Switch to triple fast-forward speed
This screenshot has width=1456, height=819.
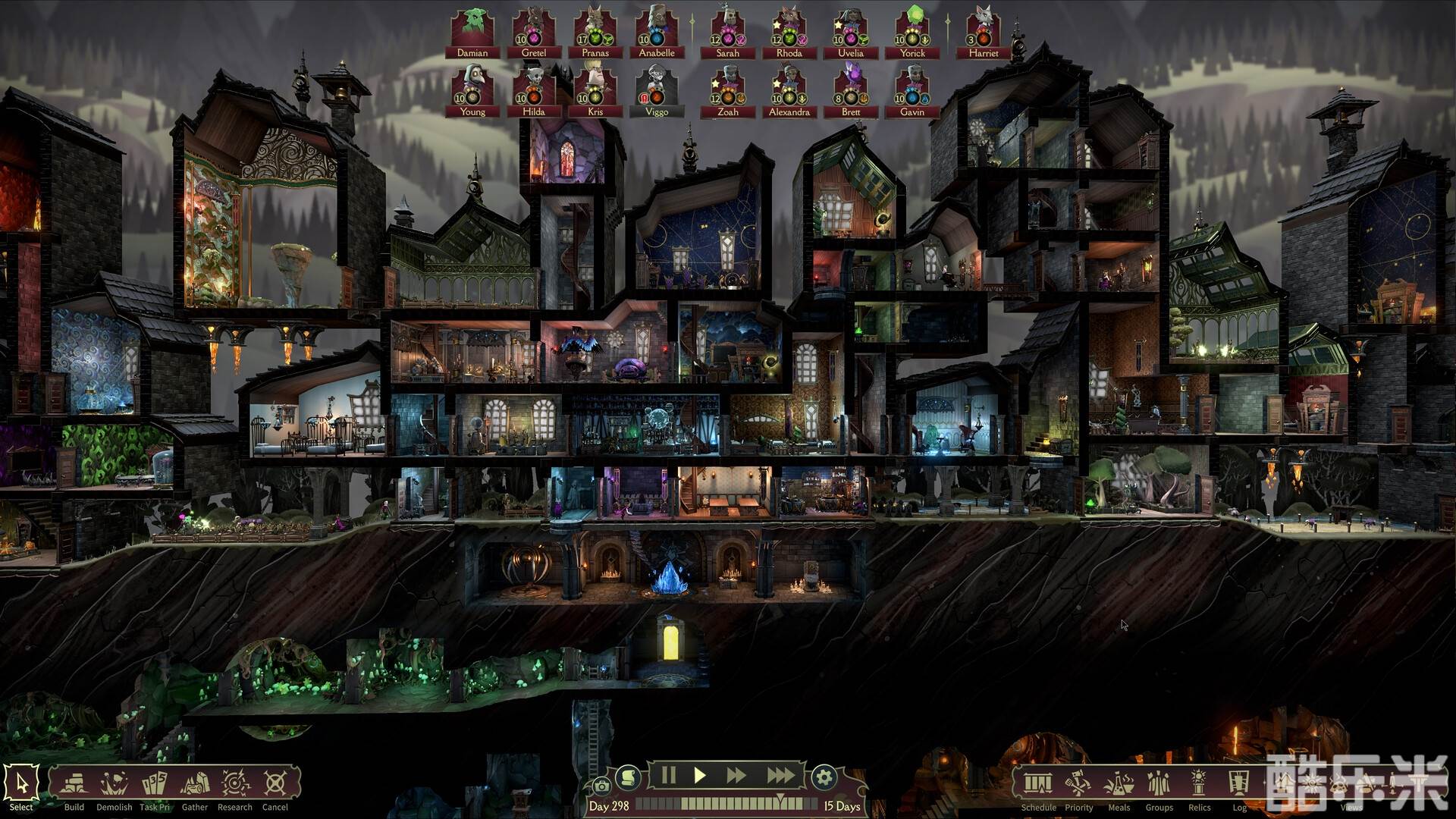coord(780,775)
